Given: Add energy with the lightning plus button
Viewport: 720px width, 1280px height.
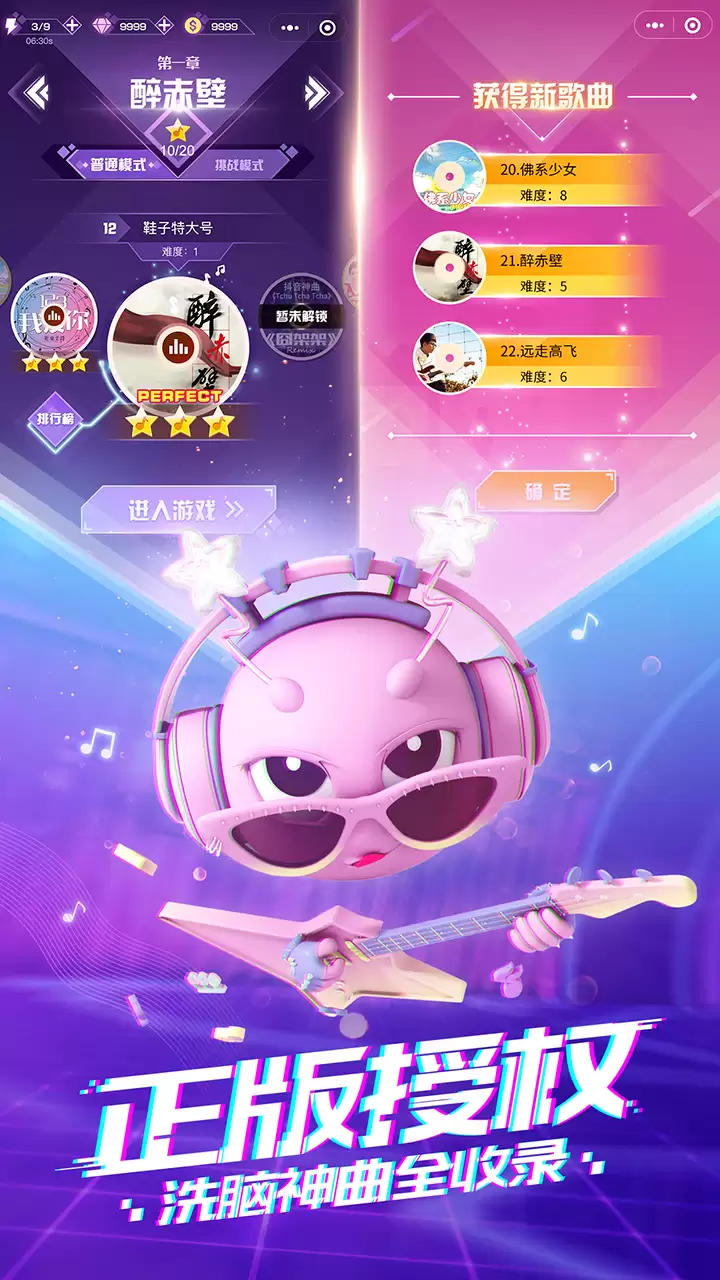Looking at the screenshot, I should coord(72,27).
